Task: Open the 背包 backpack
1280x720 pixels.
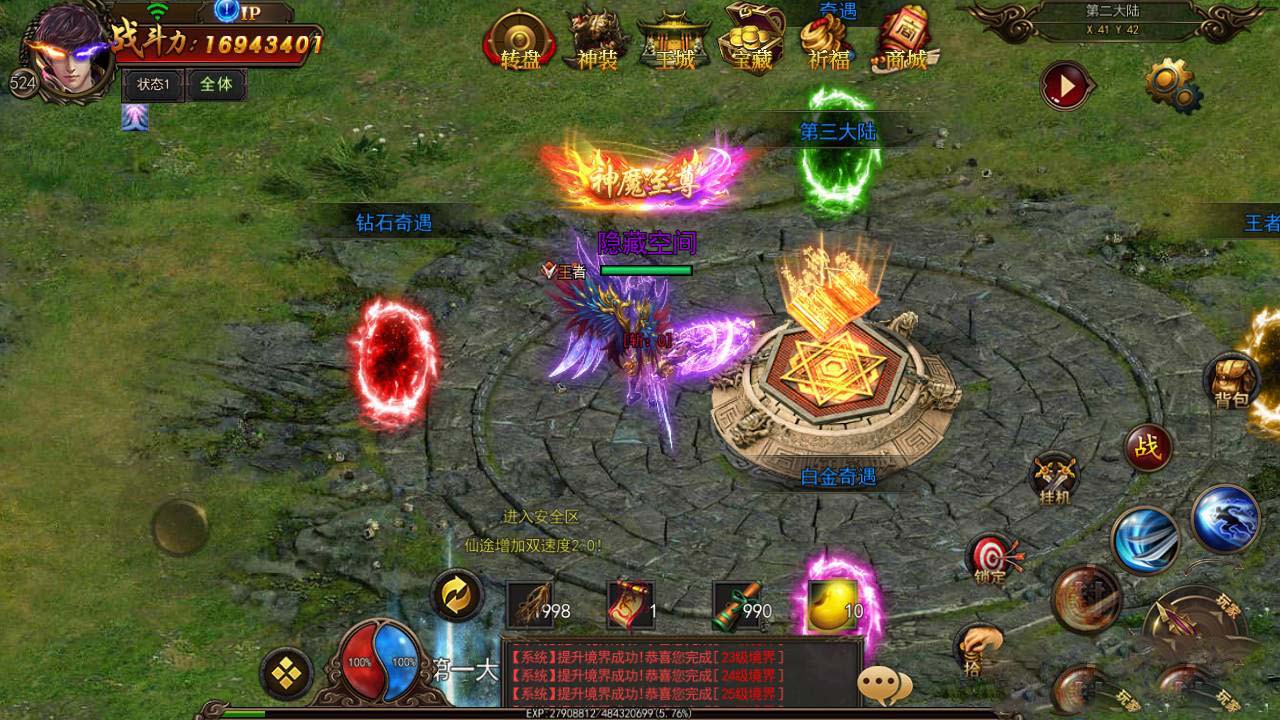Action: point(1233,381)
